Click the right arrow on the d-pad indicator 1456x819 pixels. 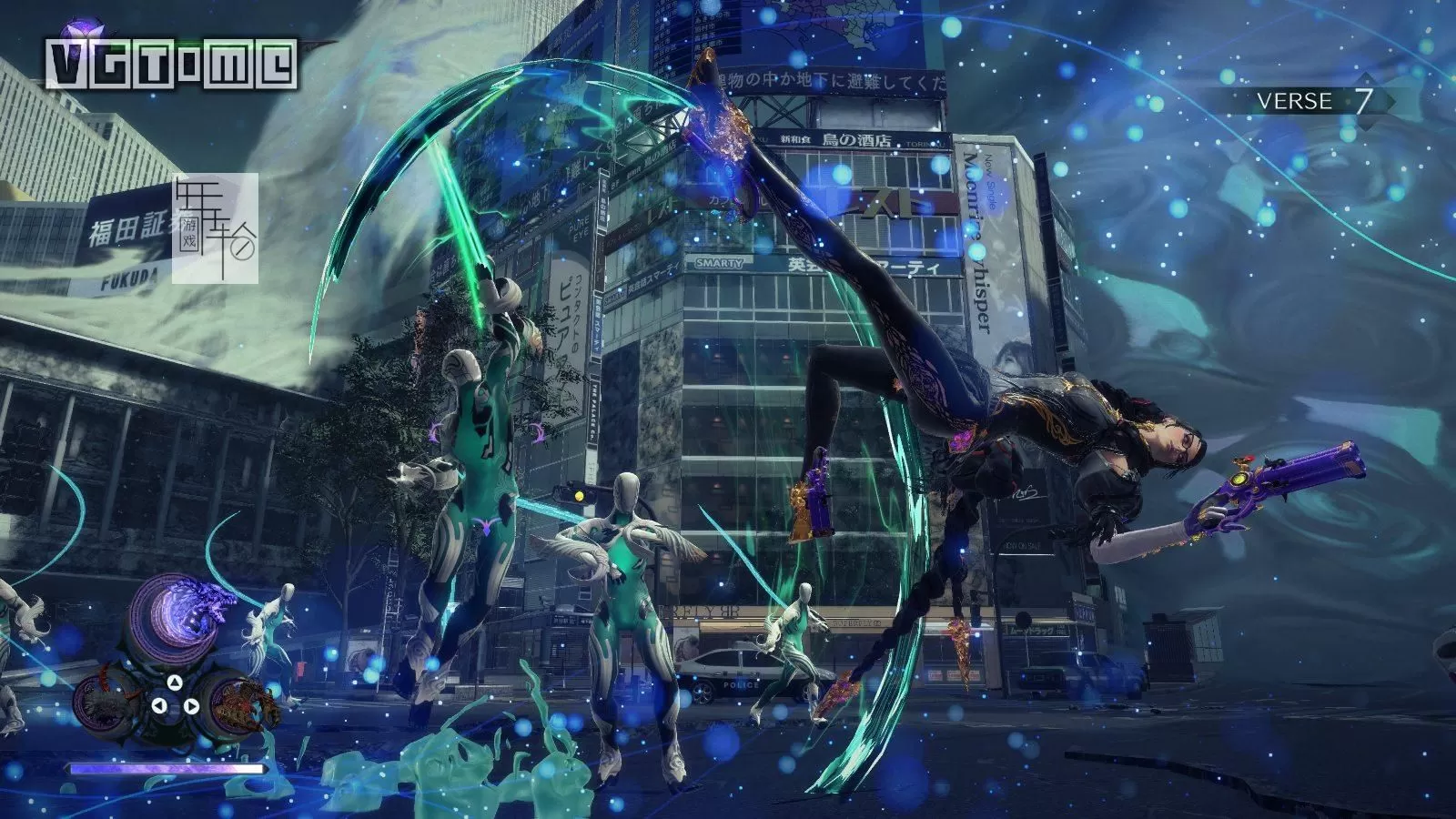click(192, 707)
